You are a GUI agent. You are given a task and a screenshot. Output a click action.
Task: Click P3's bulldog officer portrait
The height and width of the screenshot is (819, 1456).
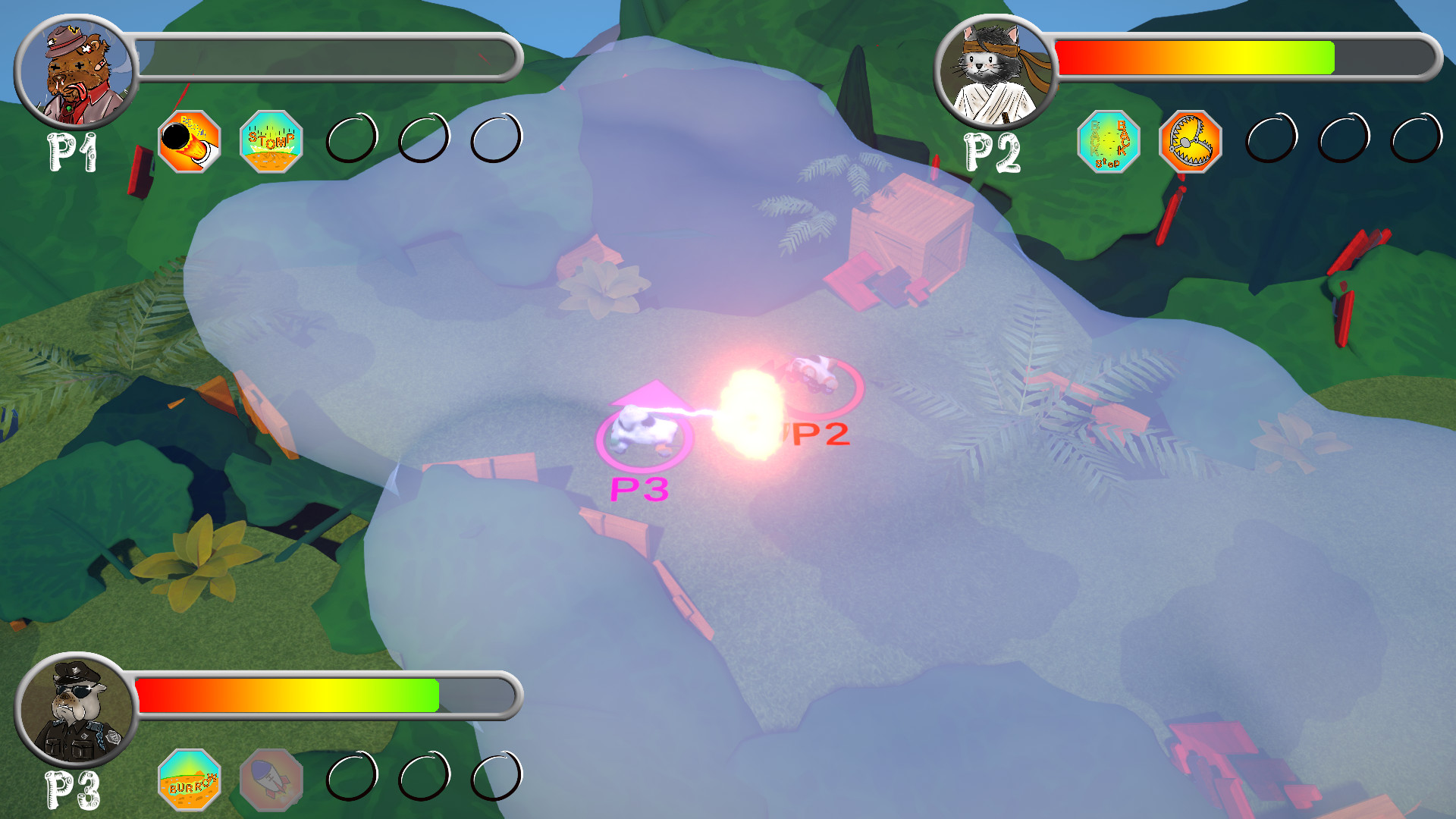click(x=74, y=711)
